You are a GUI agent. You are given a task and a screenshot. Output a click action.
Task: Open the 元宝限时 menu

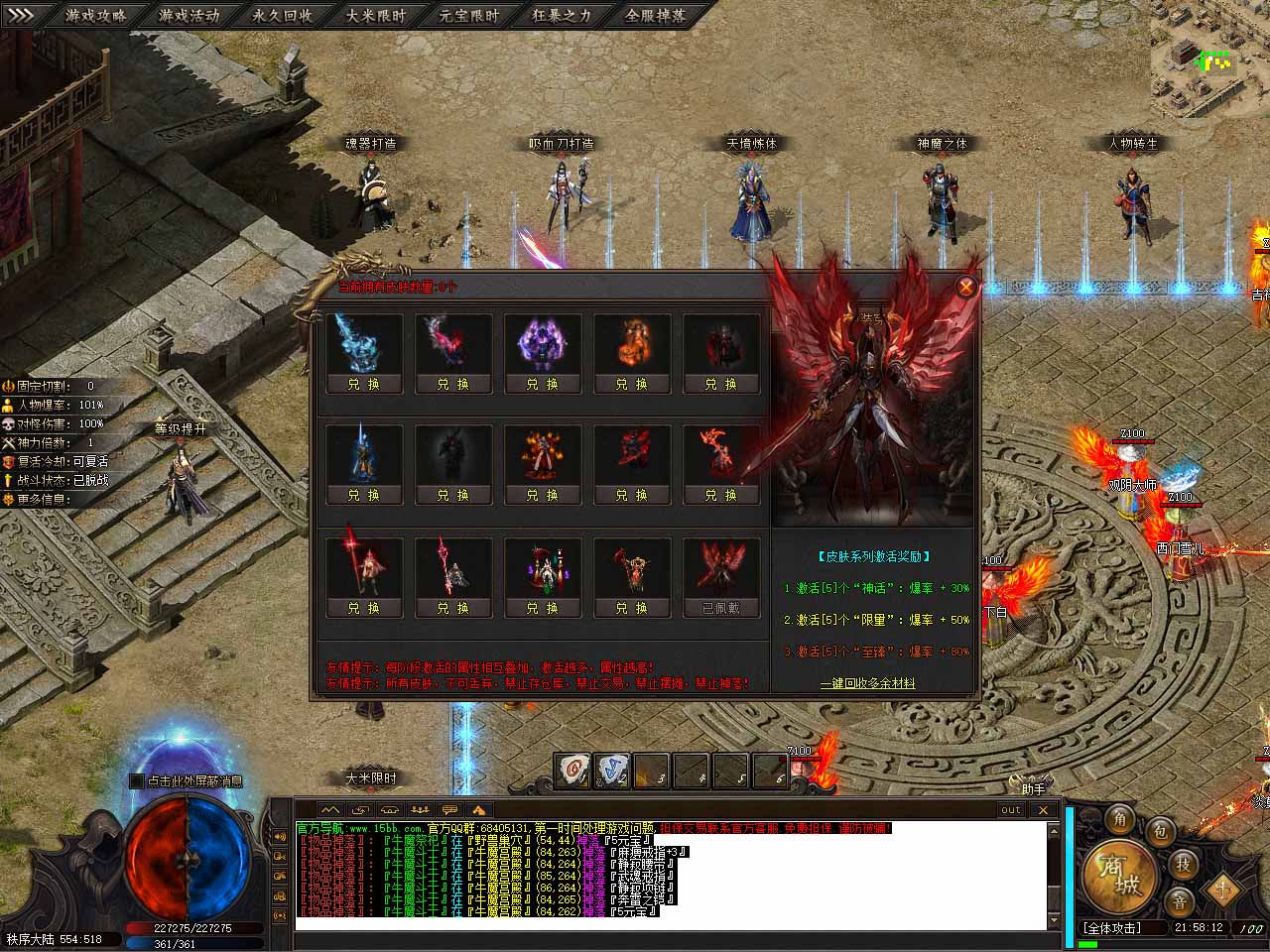coord(469,15)
